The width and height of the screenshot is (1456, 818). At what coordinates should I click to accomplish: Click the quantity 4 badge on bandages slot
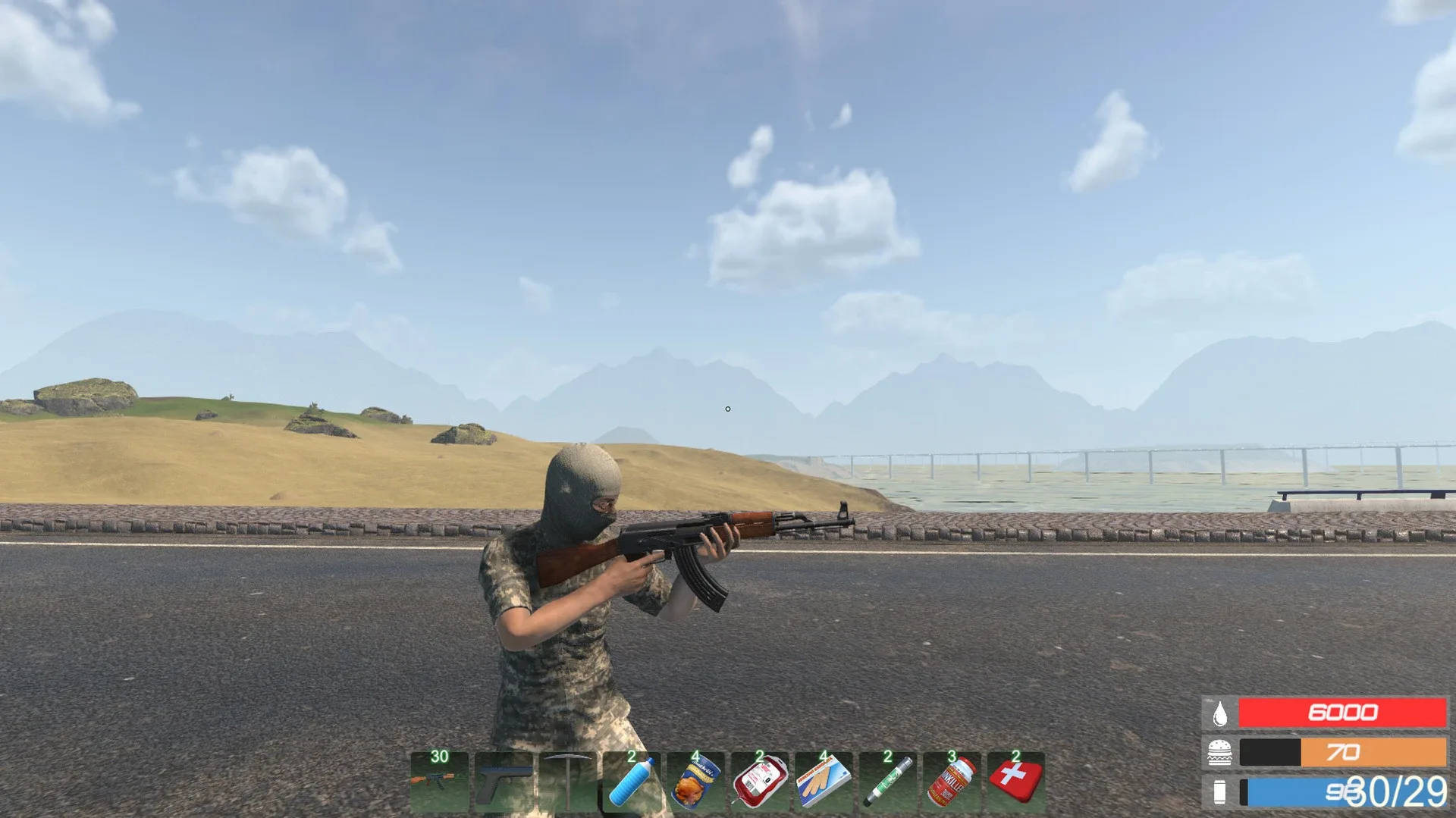(x=824, y=757)
